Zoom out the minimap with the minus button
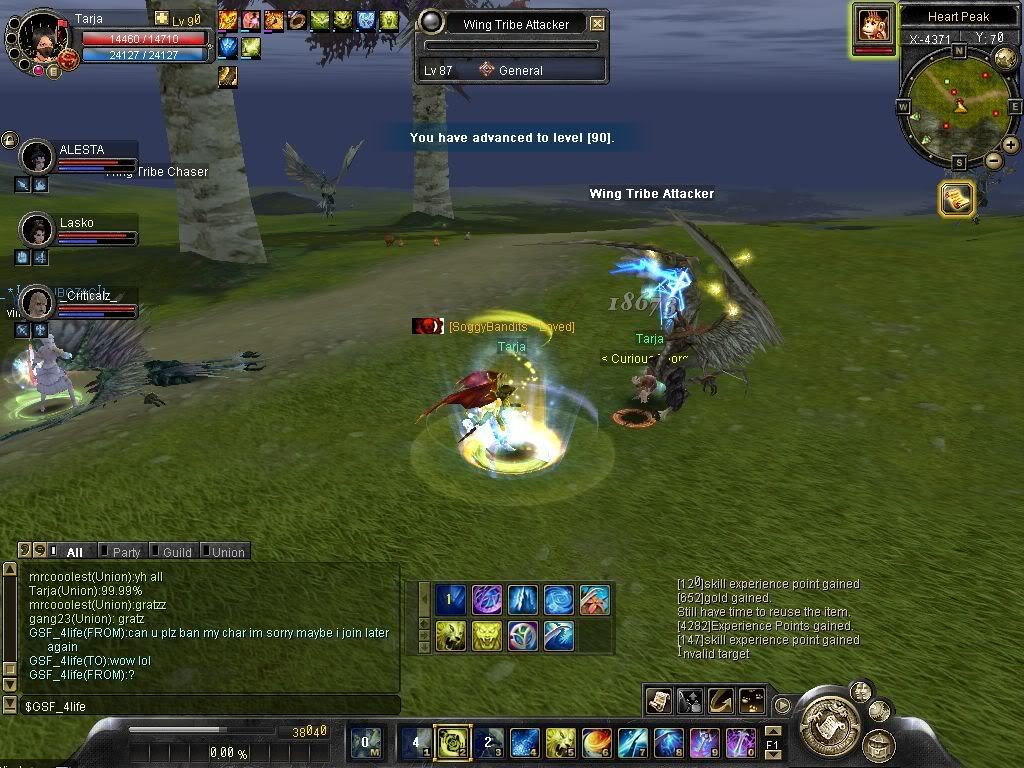 pos(993,161)
